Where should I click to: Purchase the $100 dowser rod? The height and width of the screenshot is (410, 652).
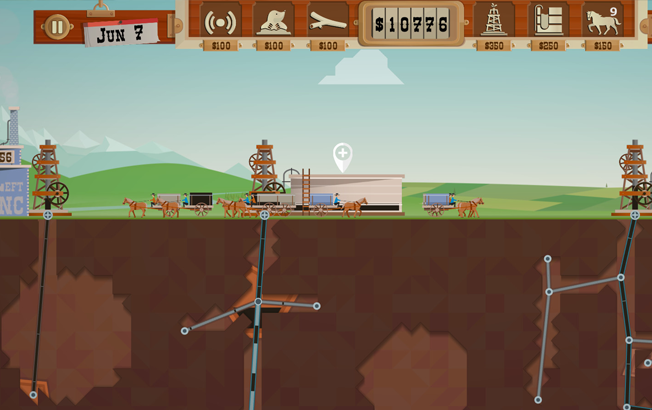pos(327,21)
